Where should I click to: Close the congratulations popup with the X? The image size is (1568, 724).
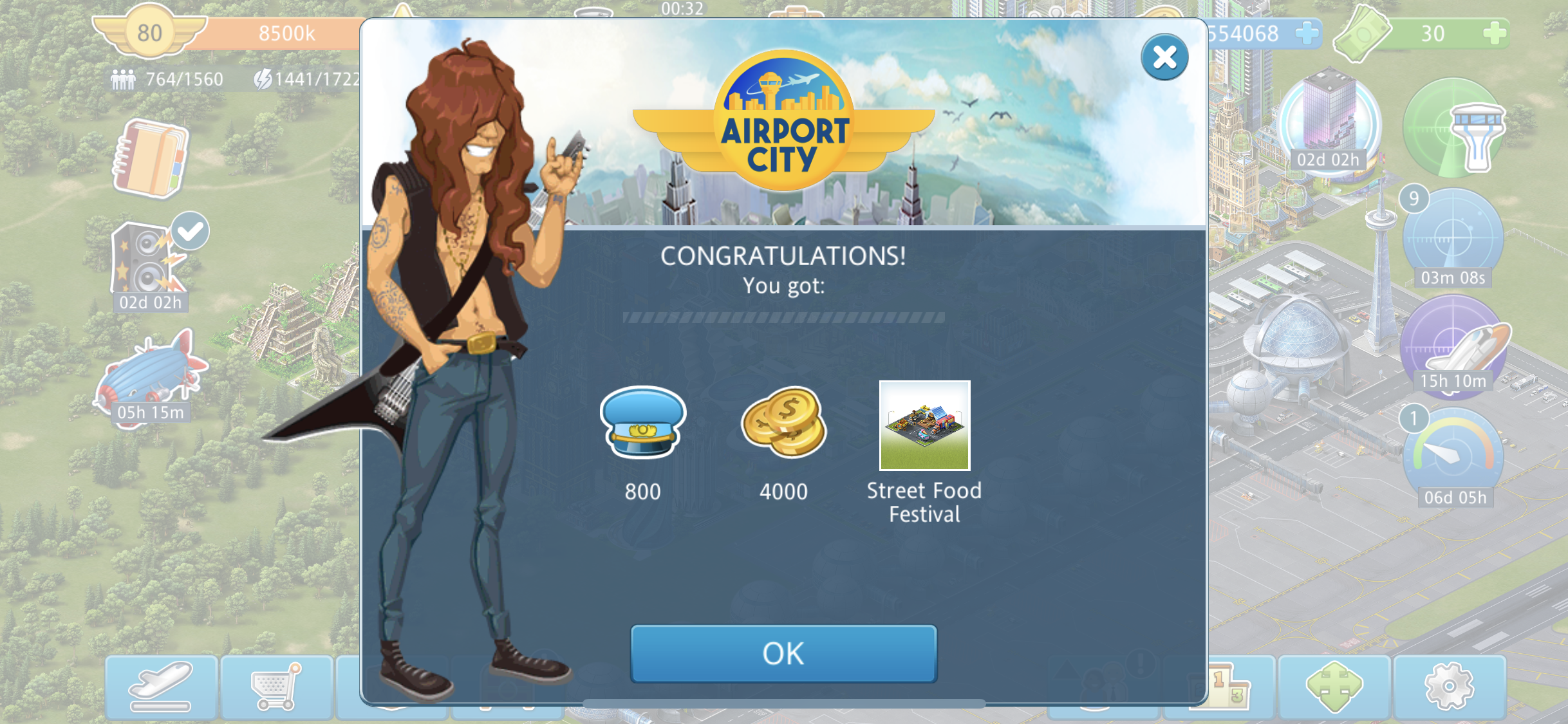click(x=1164, y=57)
